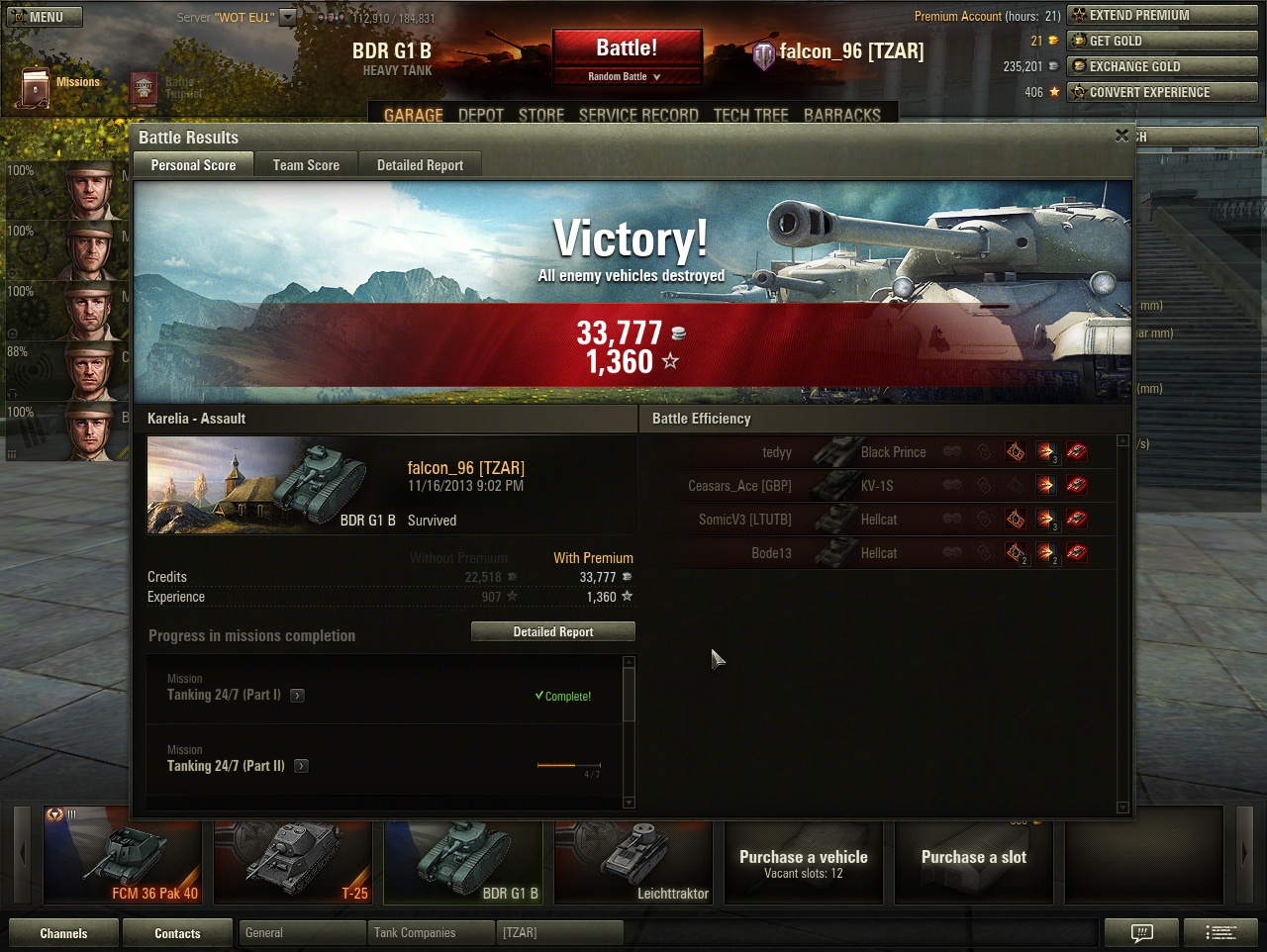
Task: Switch to the Team Score tab
Action: tap(306, 165)
